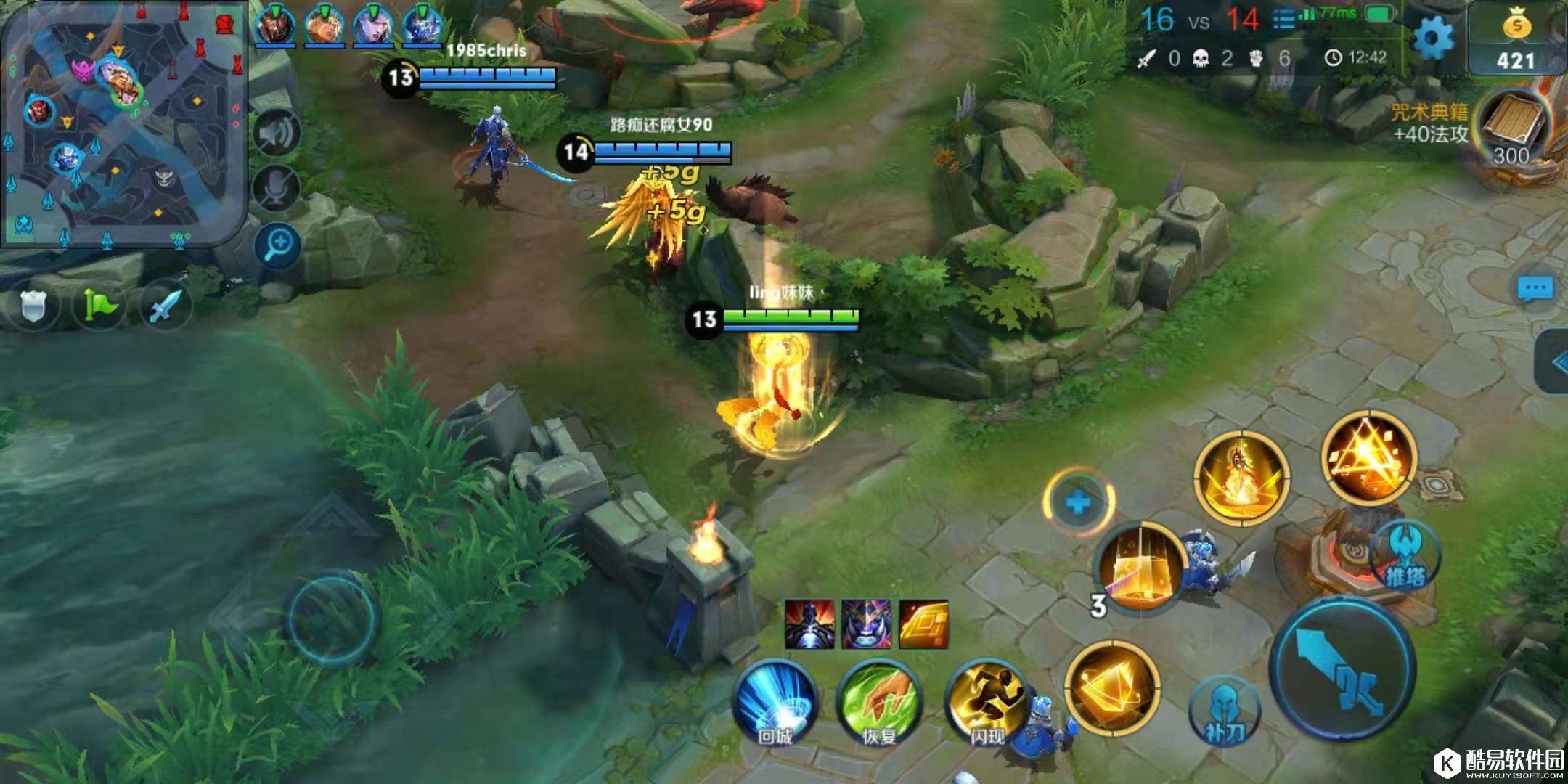Screen dimensions: 1568x784
Task: Tap the 推塔 attack tower button
Action: tap(1406, 555)
